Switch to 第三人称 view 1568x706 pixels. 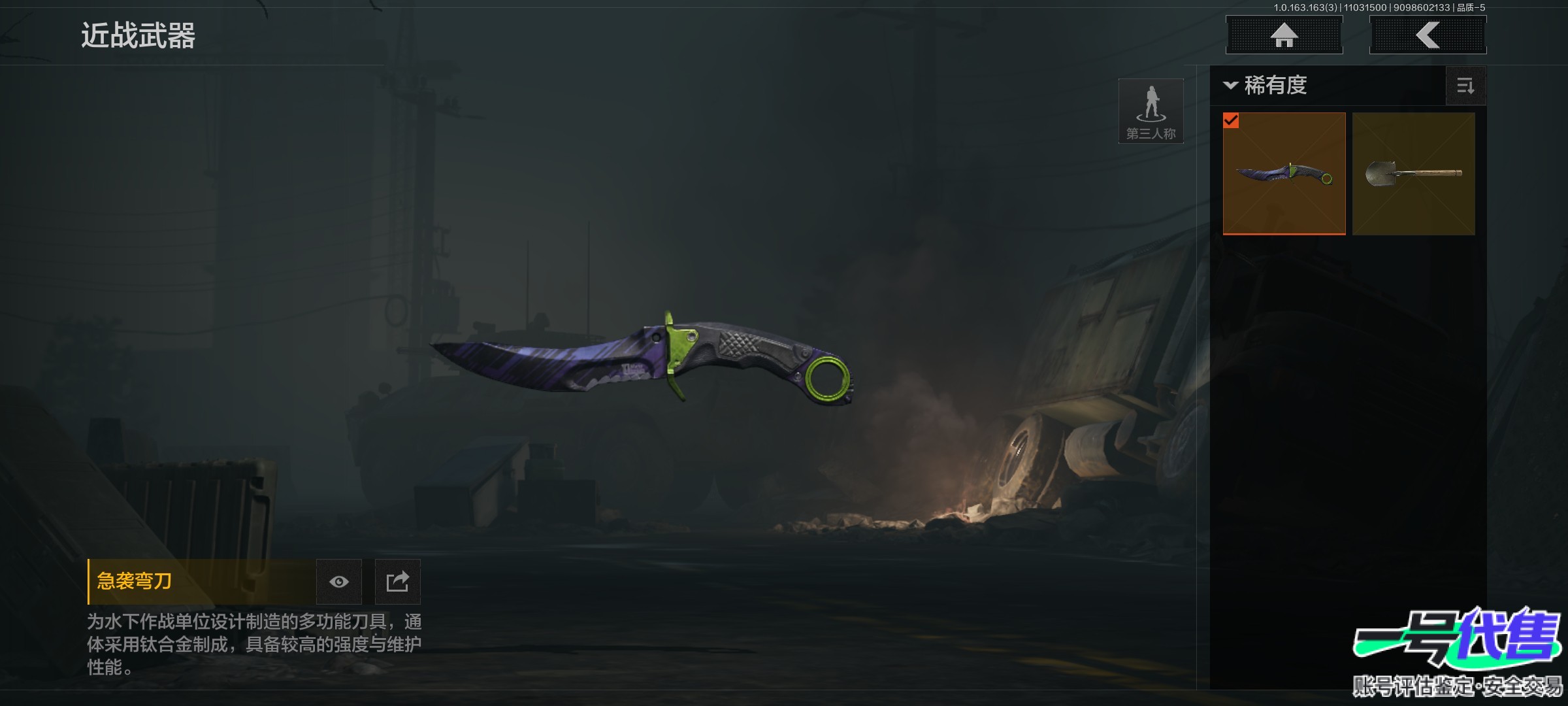(1151, 111)
